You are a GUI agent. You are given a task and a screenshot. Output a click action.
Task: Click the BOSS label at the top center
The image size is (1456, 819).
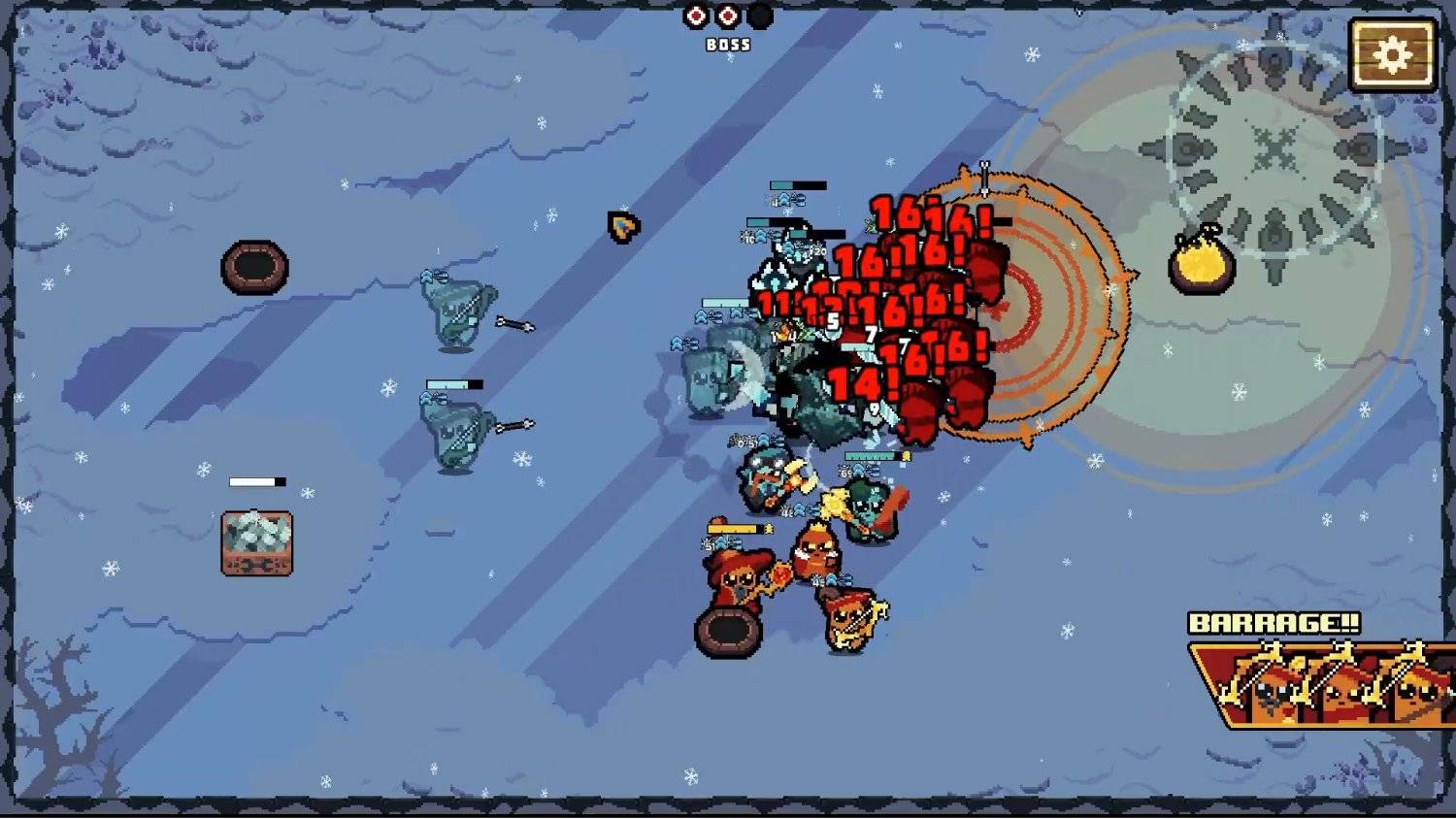[726, 43]
